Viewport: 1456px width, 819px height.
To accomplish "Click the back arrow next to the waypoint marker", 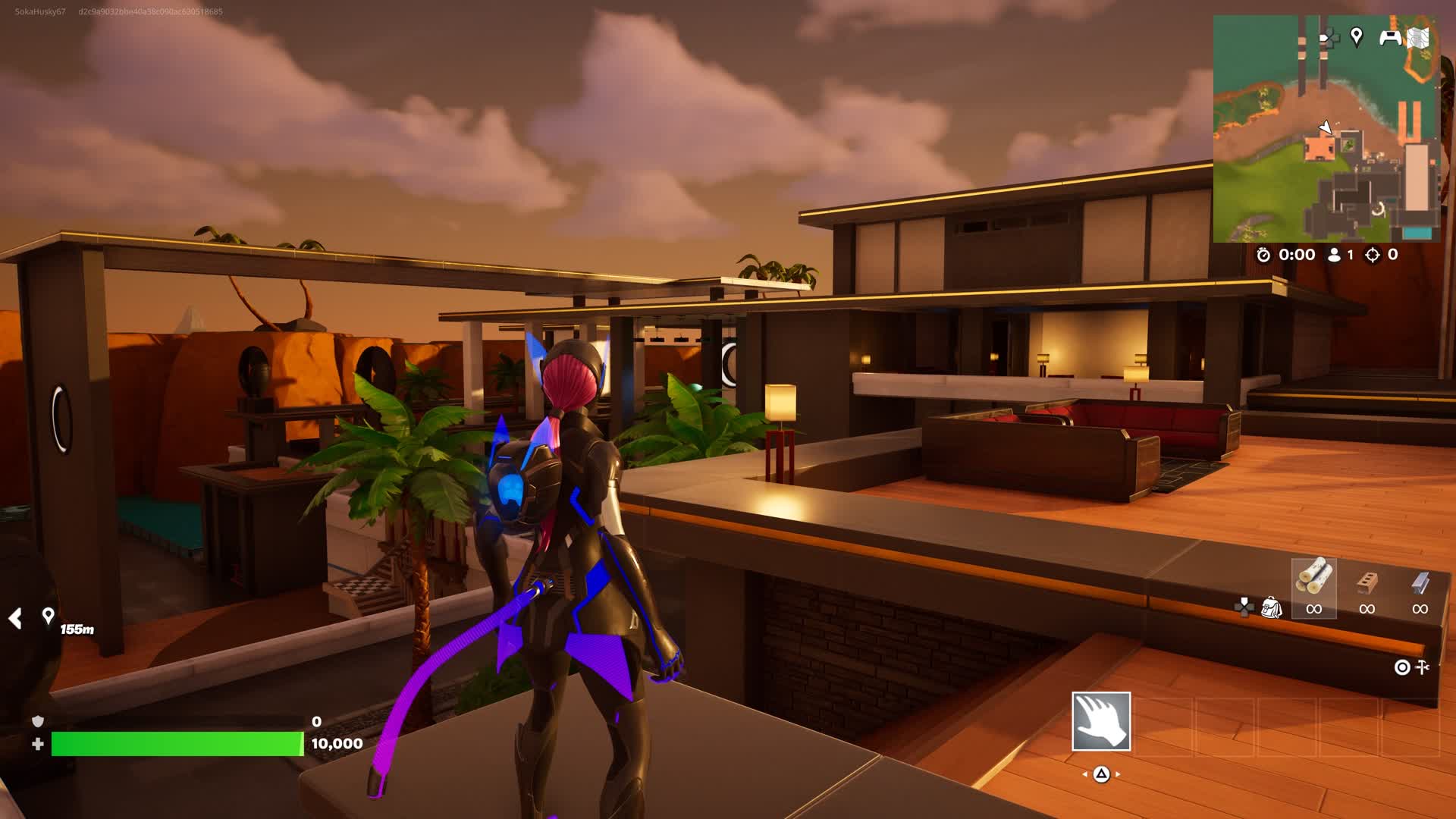I will pyautogui.click(x=16, y=618).
